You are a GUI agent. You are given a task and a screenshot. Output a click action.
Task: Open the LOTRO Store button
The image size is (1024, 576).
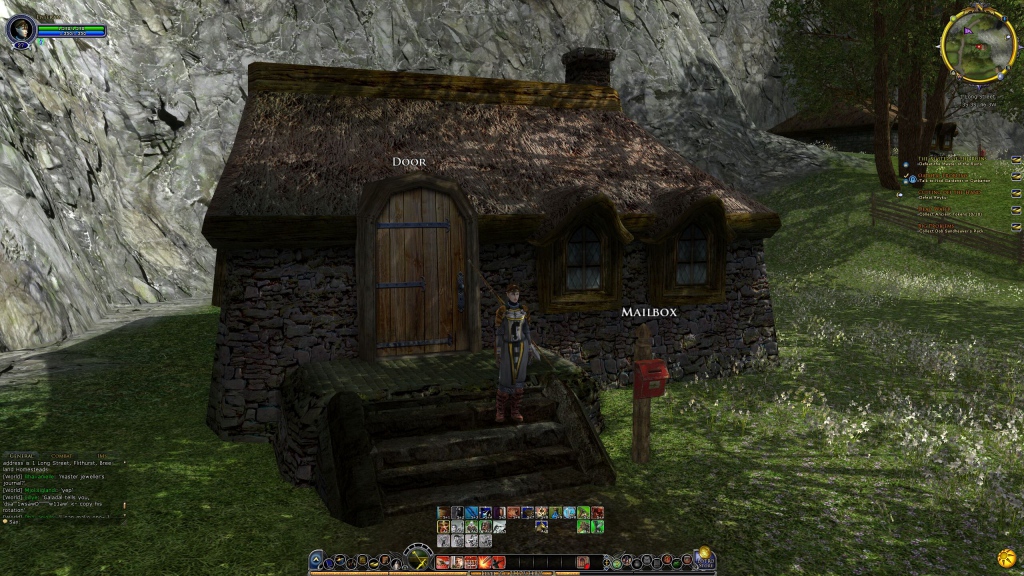point(704,556)
